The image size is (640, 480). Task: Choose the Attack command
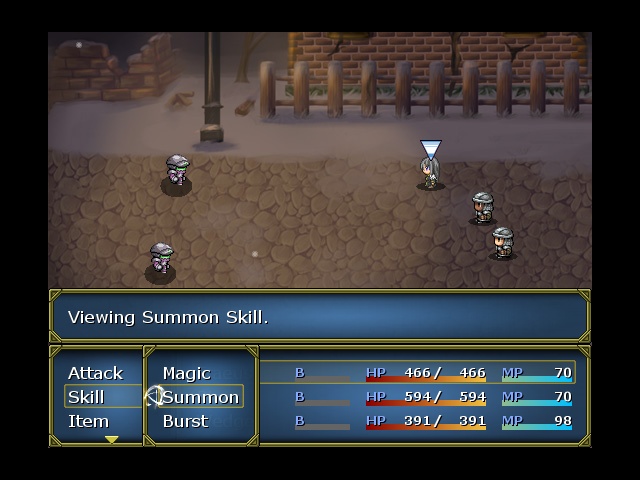[95, 373]
